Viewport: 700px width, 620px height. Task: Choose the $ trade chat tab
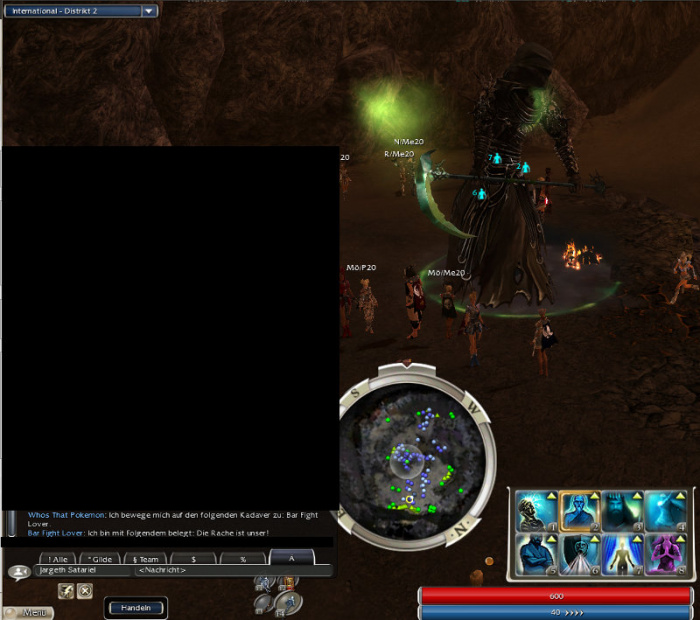tap(193, 559)
